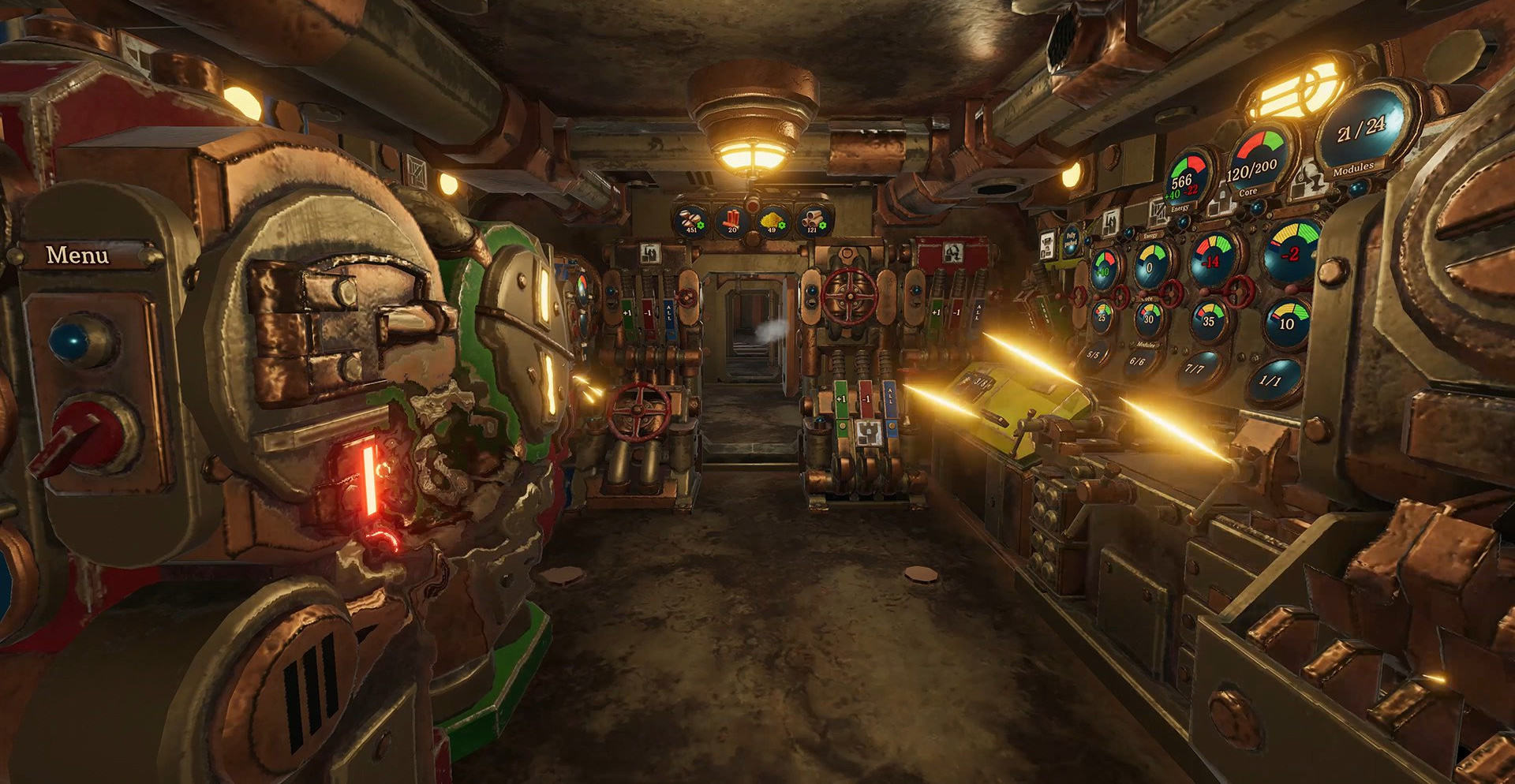Pull the blue ALL lever under the red panel
The height and width of the screenshot is (784, 1515).
pos(978,311)
